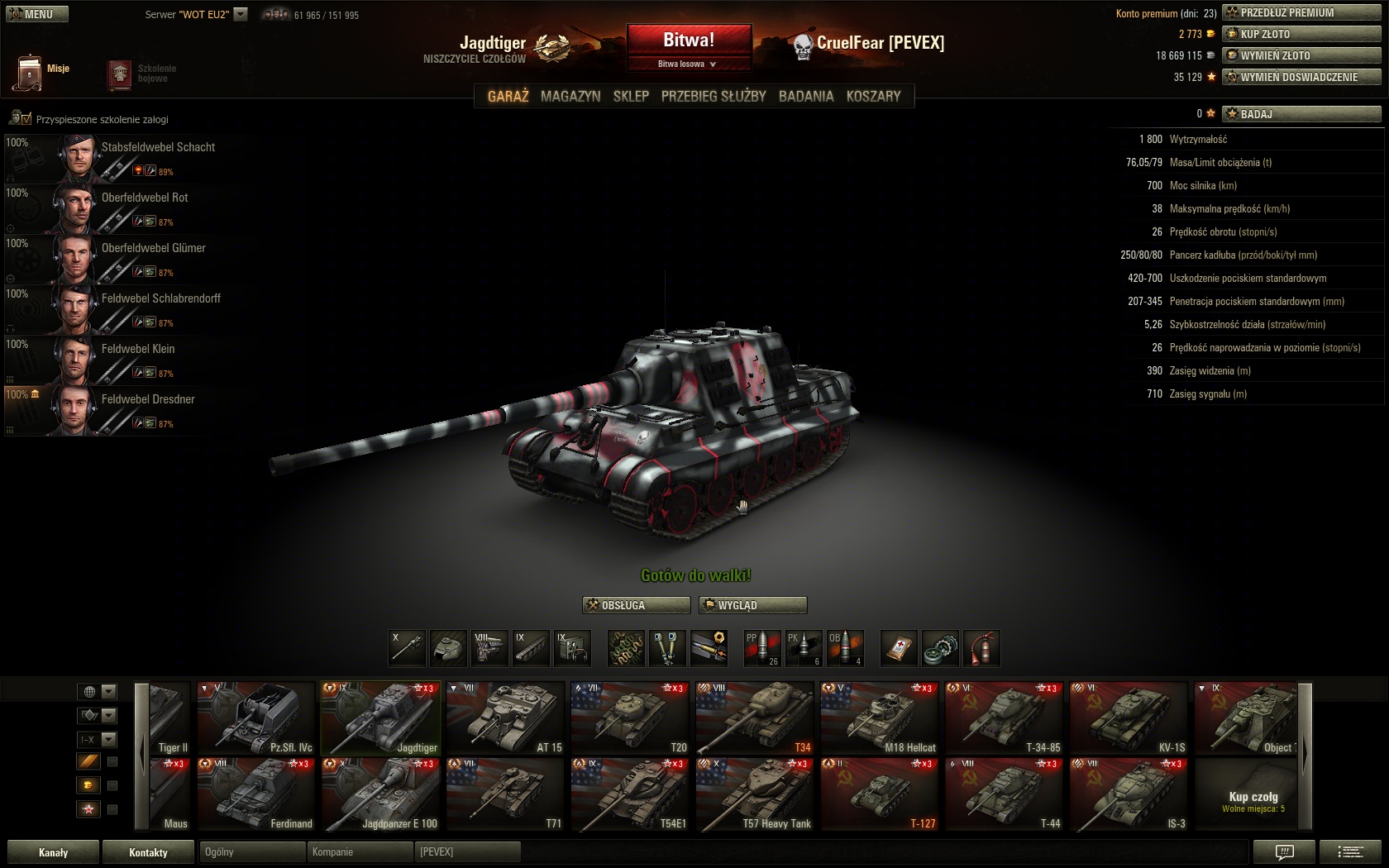Open WYMIEŃ DOŚWIADCZENIE exchange
Viewport: 1389px width, 868px height.
tap(1301, 77)
